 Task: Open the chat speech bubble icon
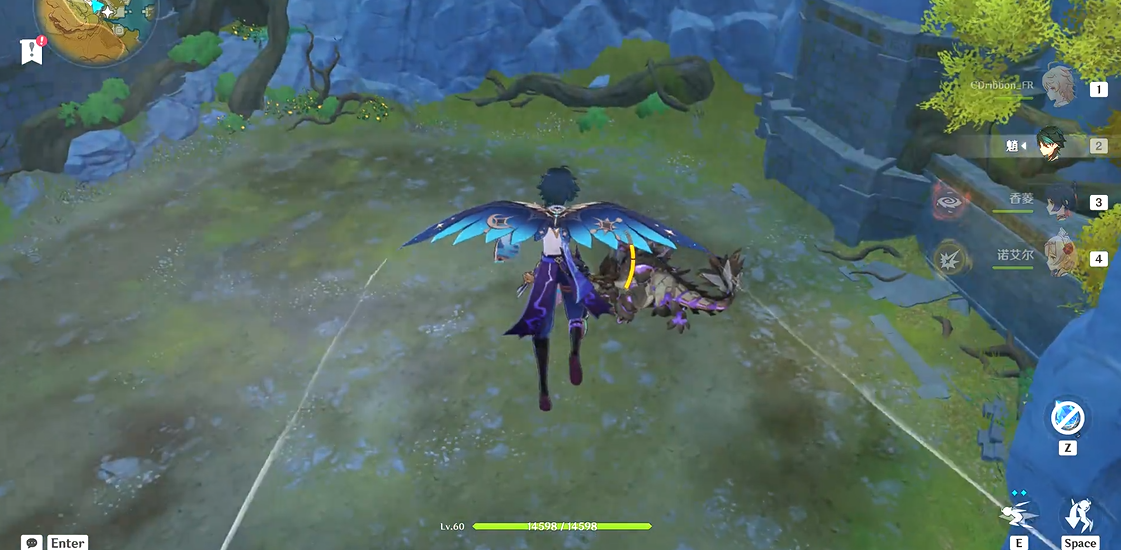(x=32, y=542)
